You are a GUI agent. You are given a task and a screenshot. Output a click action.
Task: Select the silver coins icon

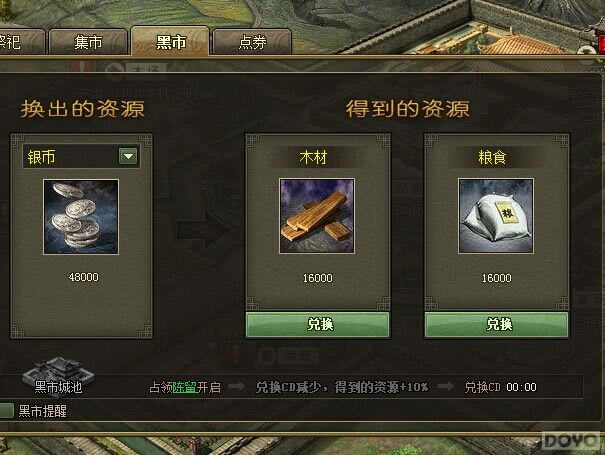click(80, 216)
